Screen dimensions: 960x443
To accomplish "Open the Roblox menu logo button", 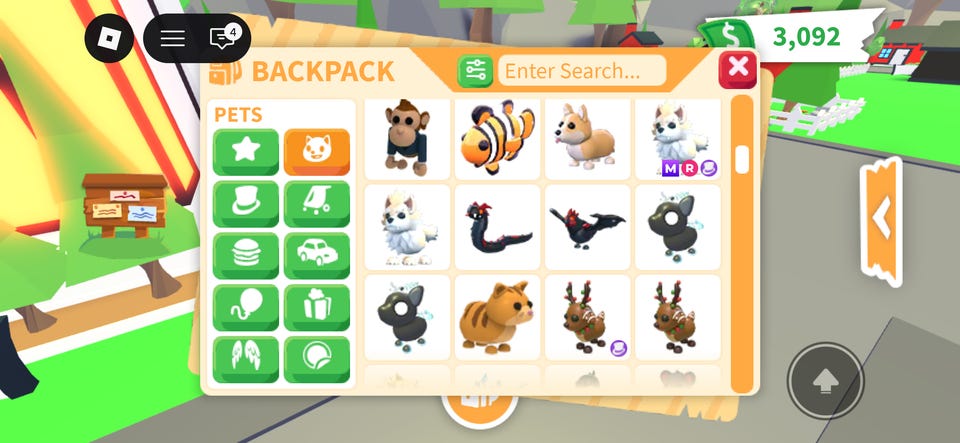I will (x=109, y=39).
